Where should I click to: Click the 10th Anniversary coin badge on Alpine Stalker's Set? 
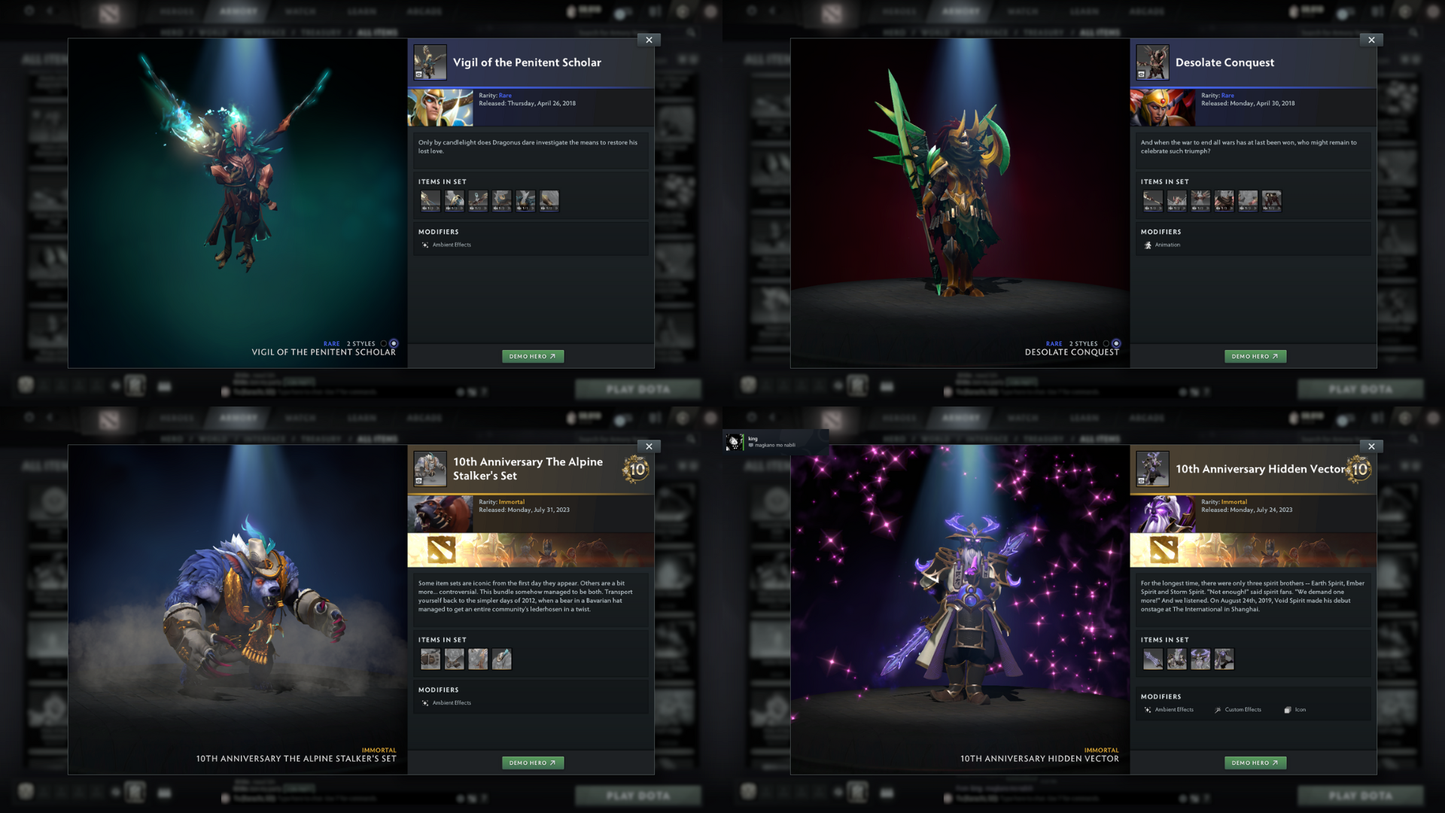click(638, 468)
